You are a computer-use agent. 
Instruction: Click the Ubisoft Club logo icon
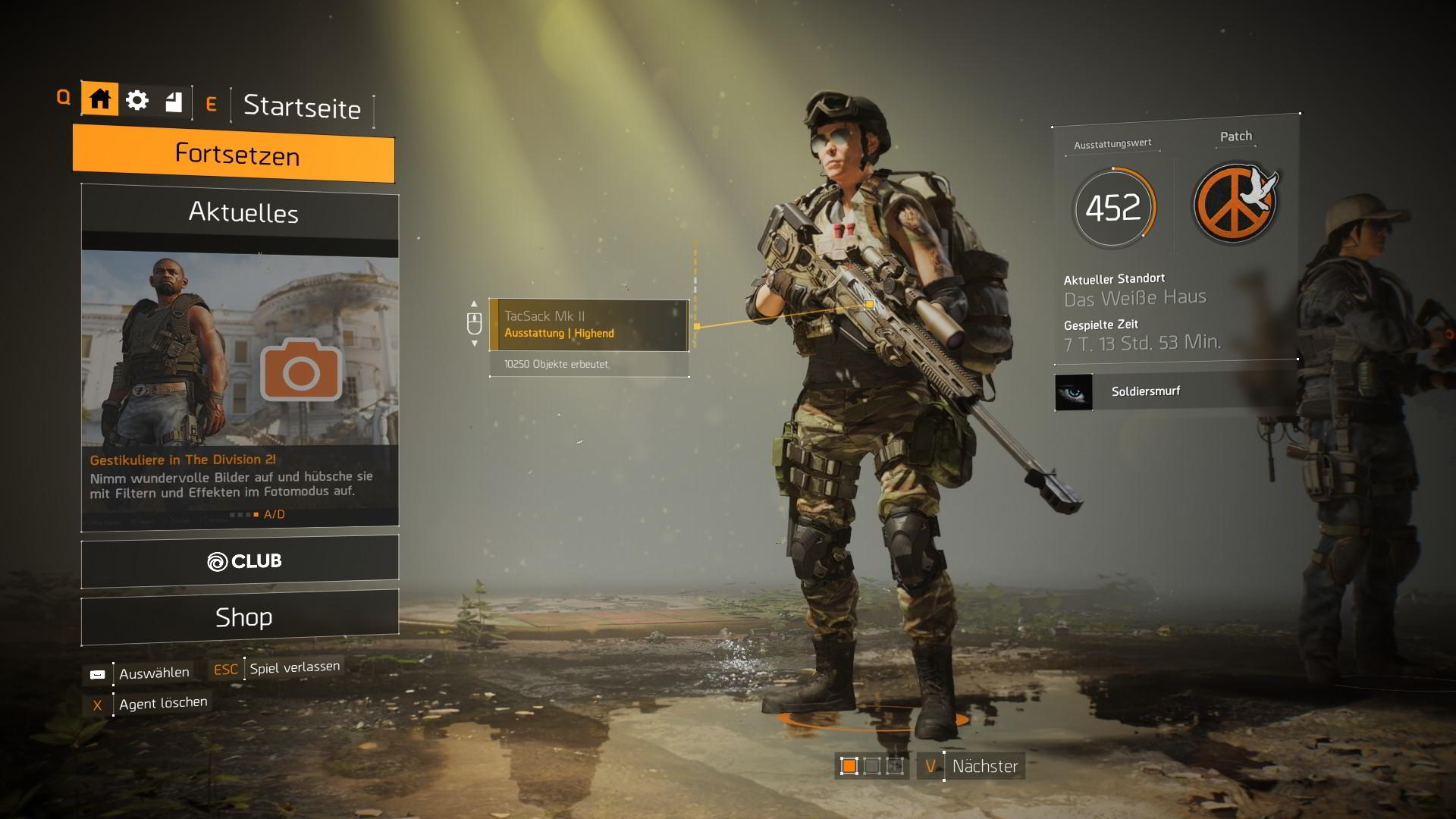(x=218, y=562)
